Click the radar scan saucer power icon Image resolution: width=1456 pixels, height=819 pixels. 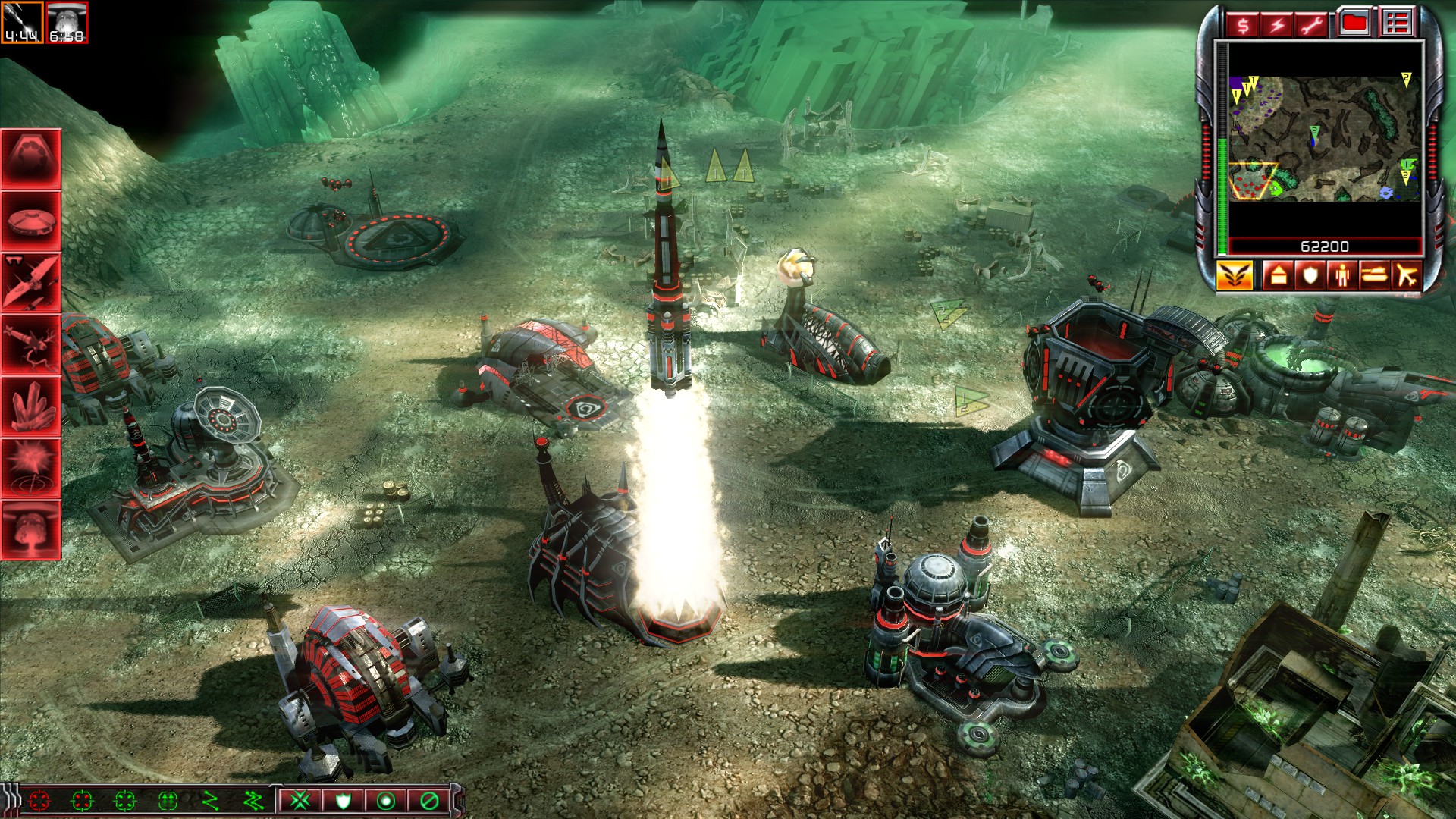30,220
